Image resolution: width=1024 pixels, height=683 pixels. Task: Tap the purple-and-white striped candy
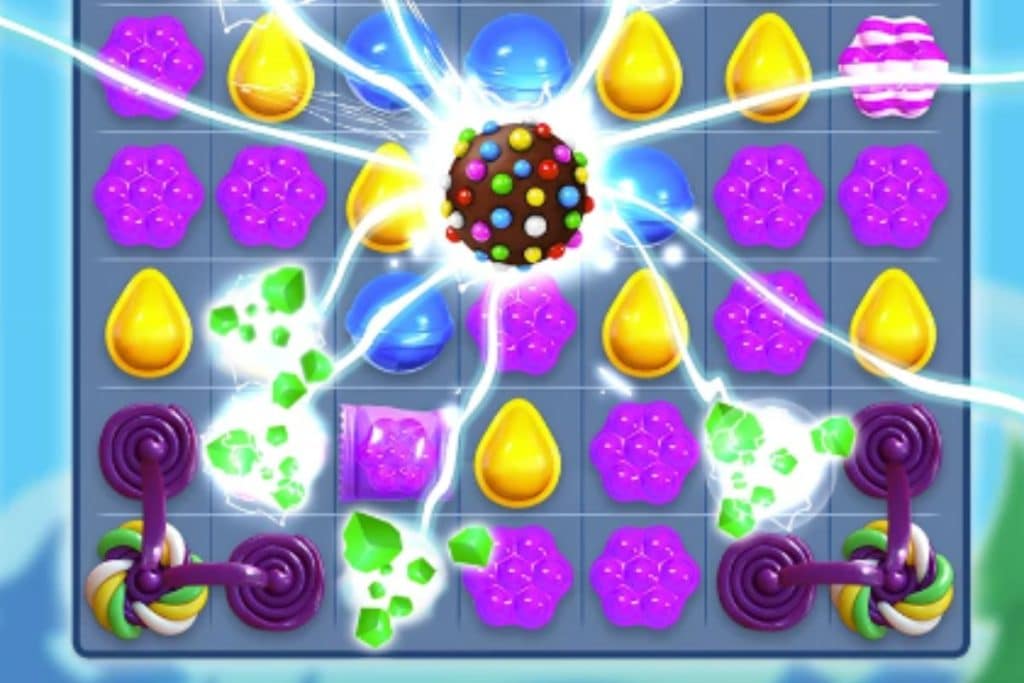pos(892,67)
